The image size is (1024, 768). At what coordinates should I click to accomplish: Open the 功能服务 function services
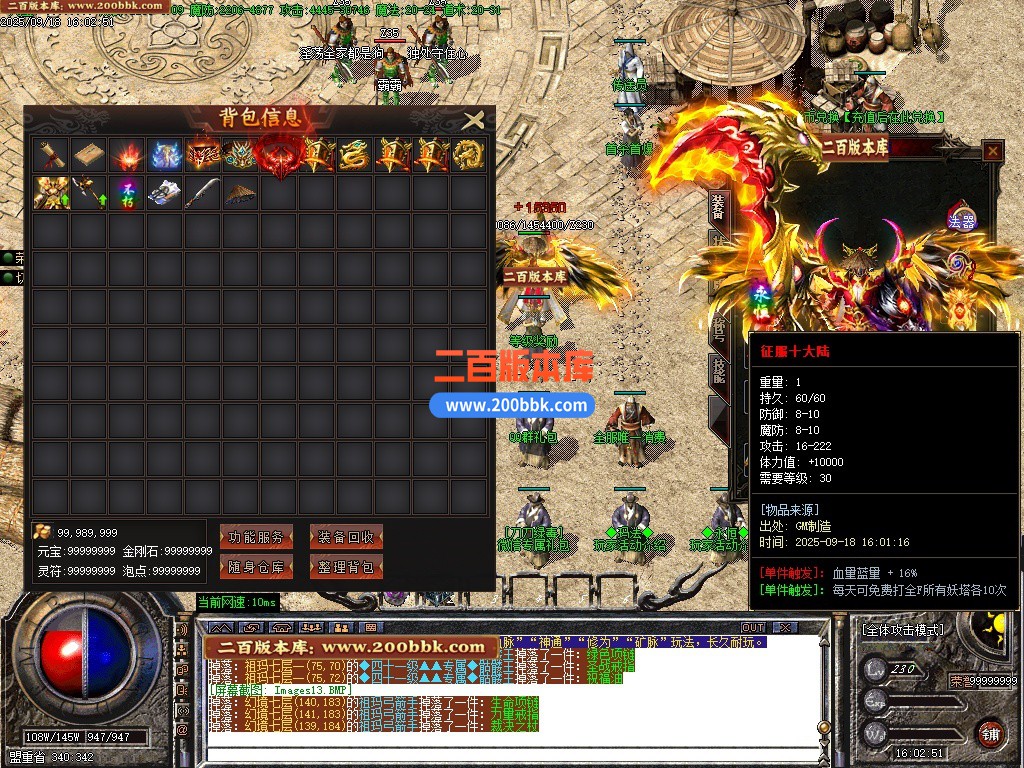point(256,537)
